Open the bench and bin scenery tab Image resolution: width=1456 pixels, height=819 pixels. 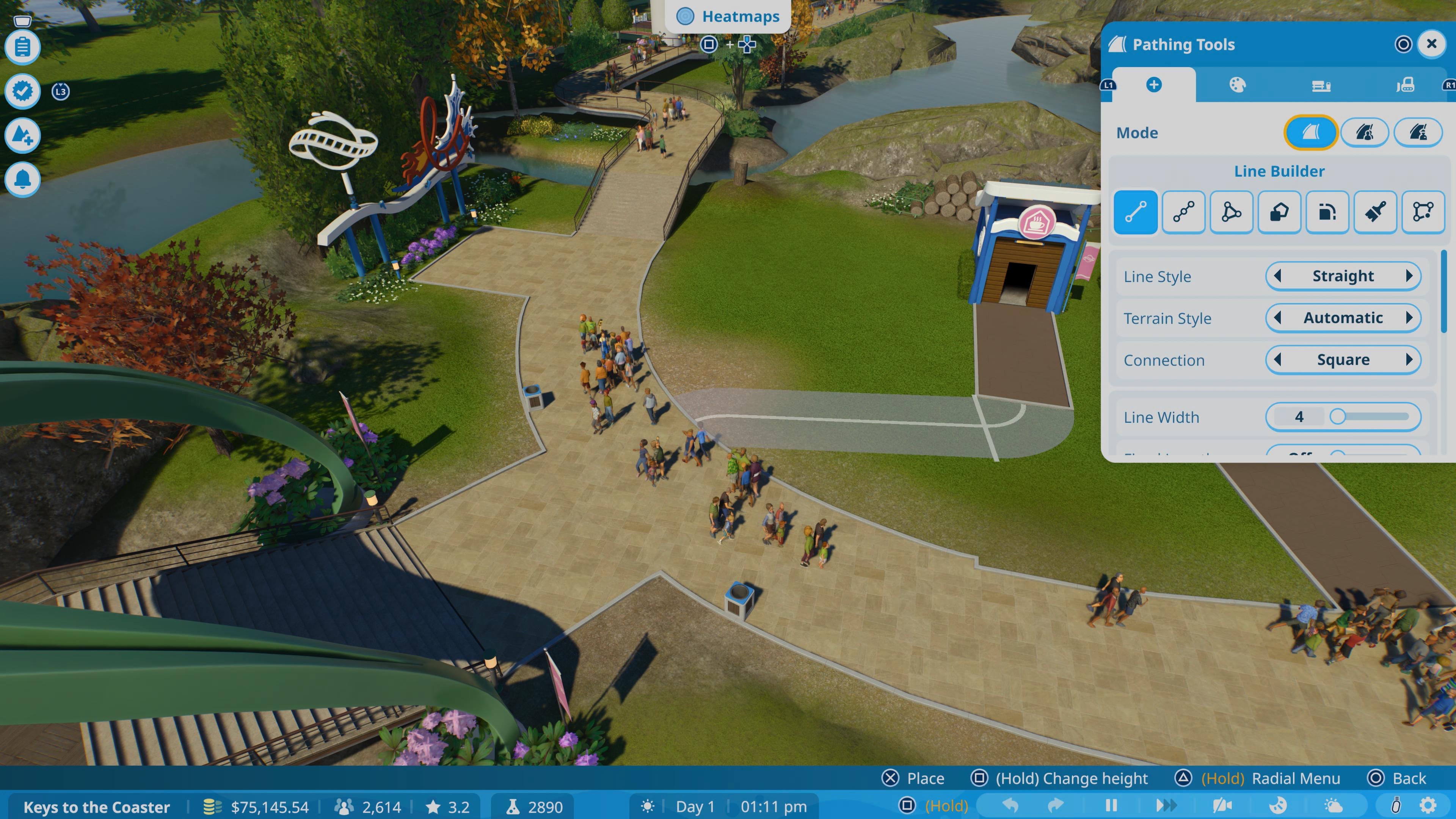point(1321,85)
